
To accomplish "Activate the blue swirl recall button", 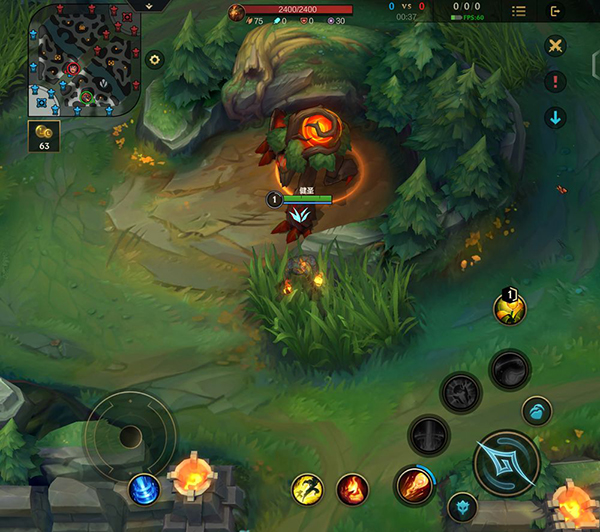I will [x=144, y=489].
